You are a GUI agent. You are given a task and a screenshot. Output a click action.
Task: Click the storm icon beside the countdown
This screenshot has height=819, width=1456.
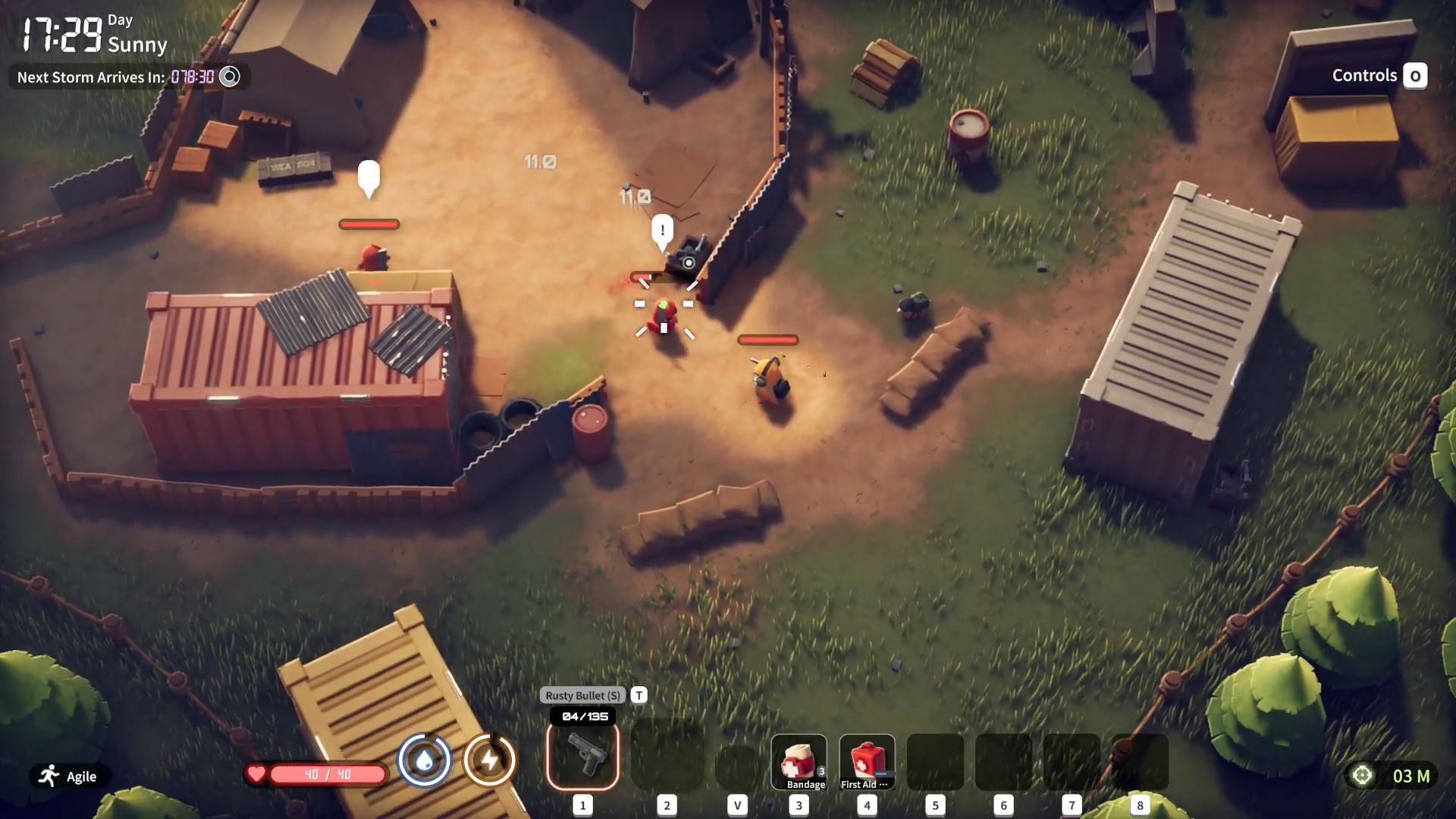tap(229, 77)
